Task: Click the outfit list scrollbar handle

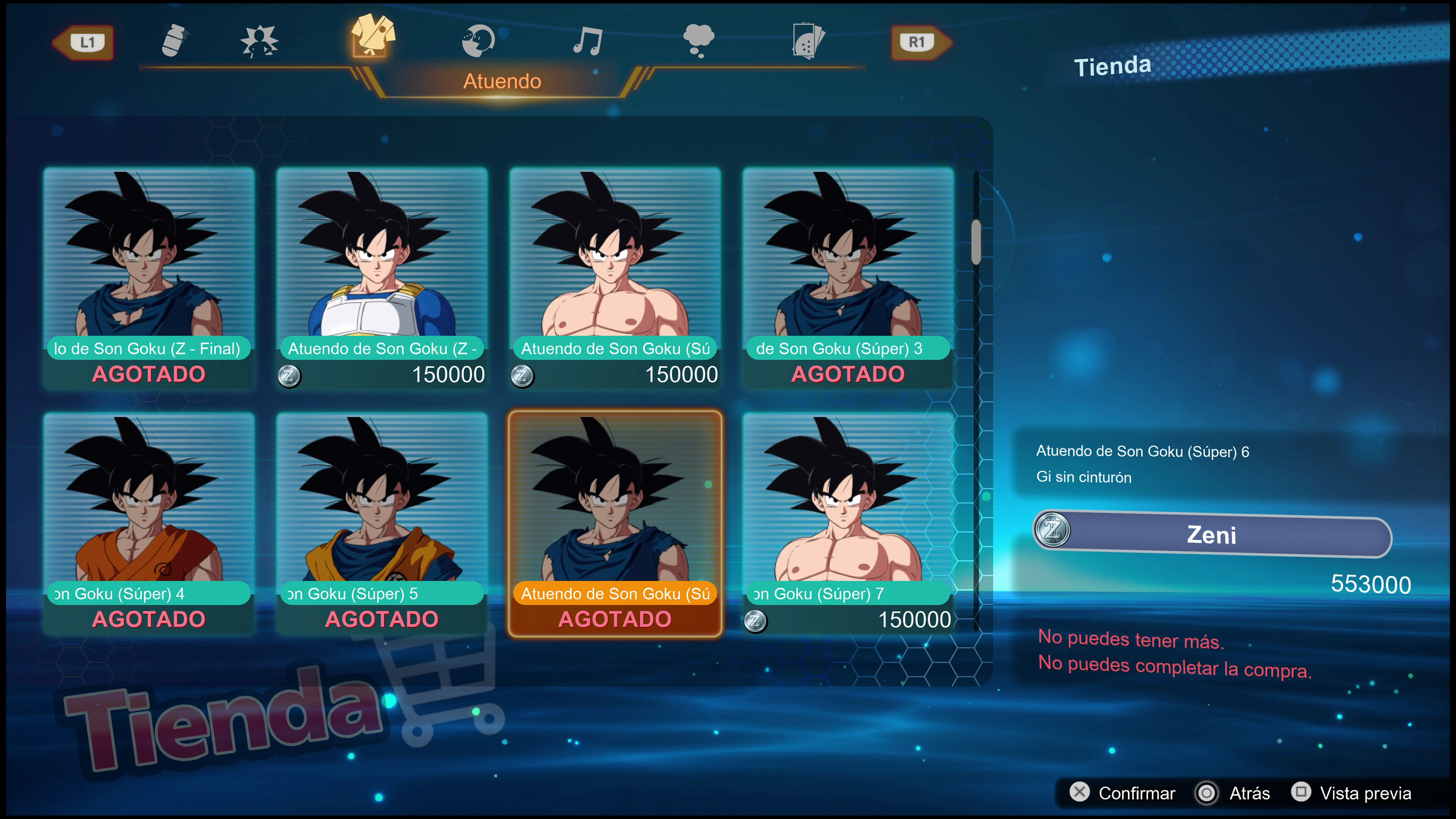Action: 976,242
